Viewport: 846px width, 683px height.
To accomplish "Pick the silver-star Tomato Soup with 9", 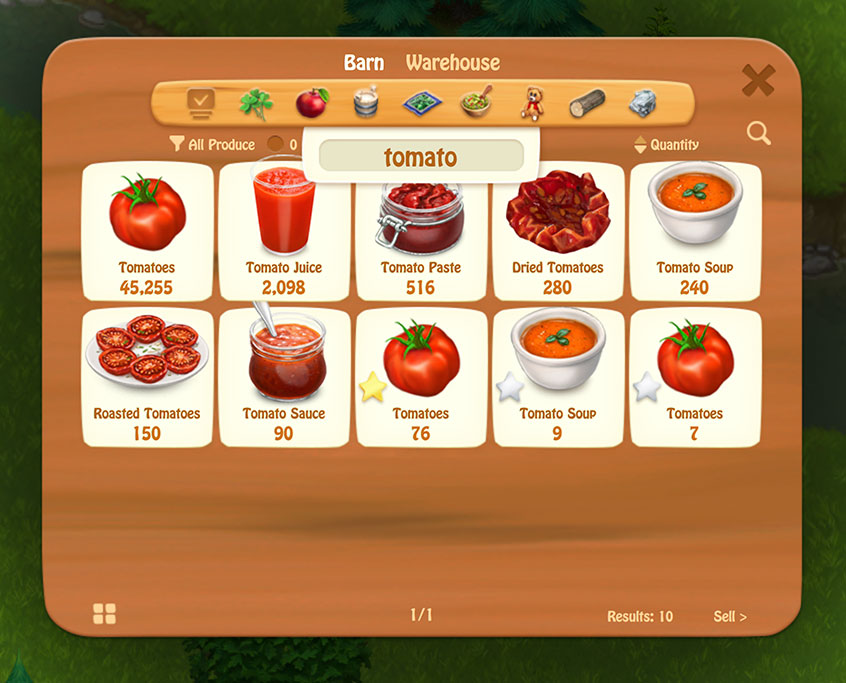I will 557,378.
